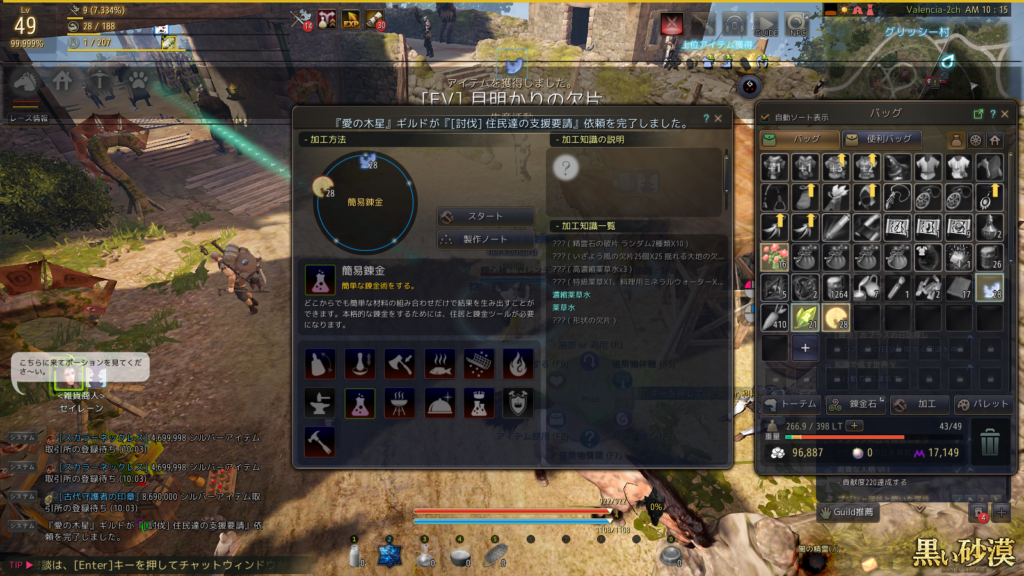The image size is (1024, 576).
Task: Open the crafting notes (製作ノート)
Action: (485, 240)
